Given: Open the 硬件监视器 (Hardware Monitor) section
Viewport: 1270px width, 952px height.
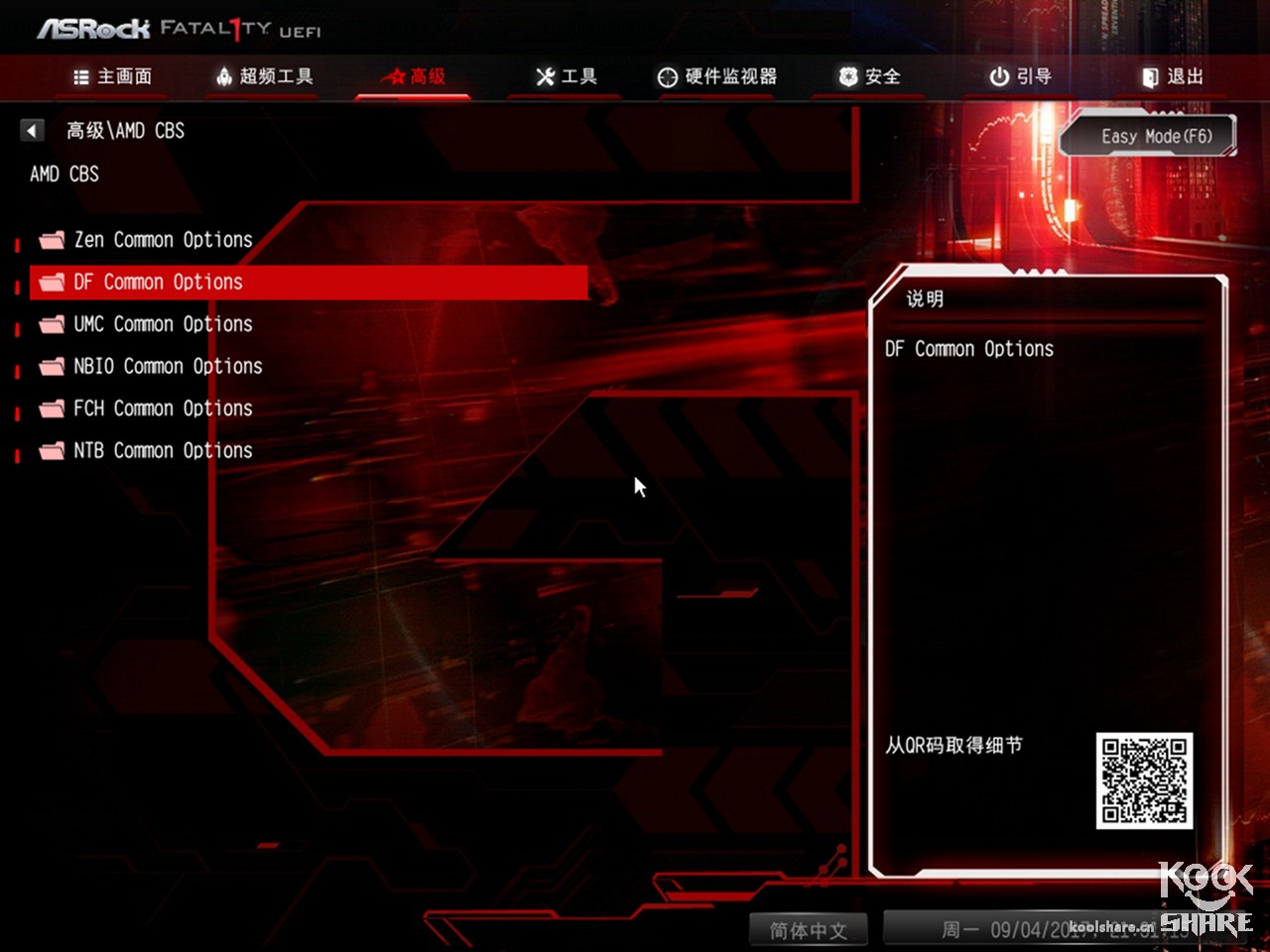Looking at the screenshot, I should pyautogui.click(x=717, y=76).
